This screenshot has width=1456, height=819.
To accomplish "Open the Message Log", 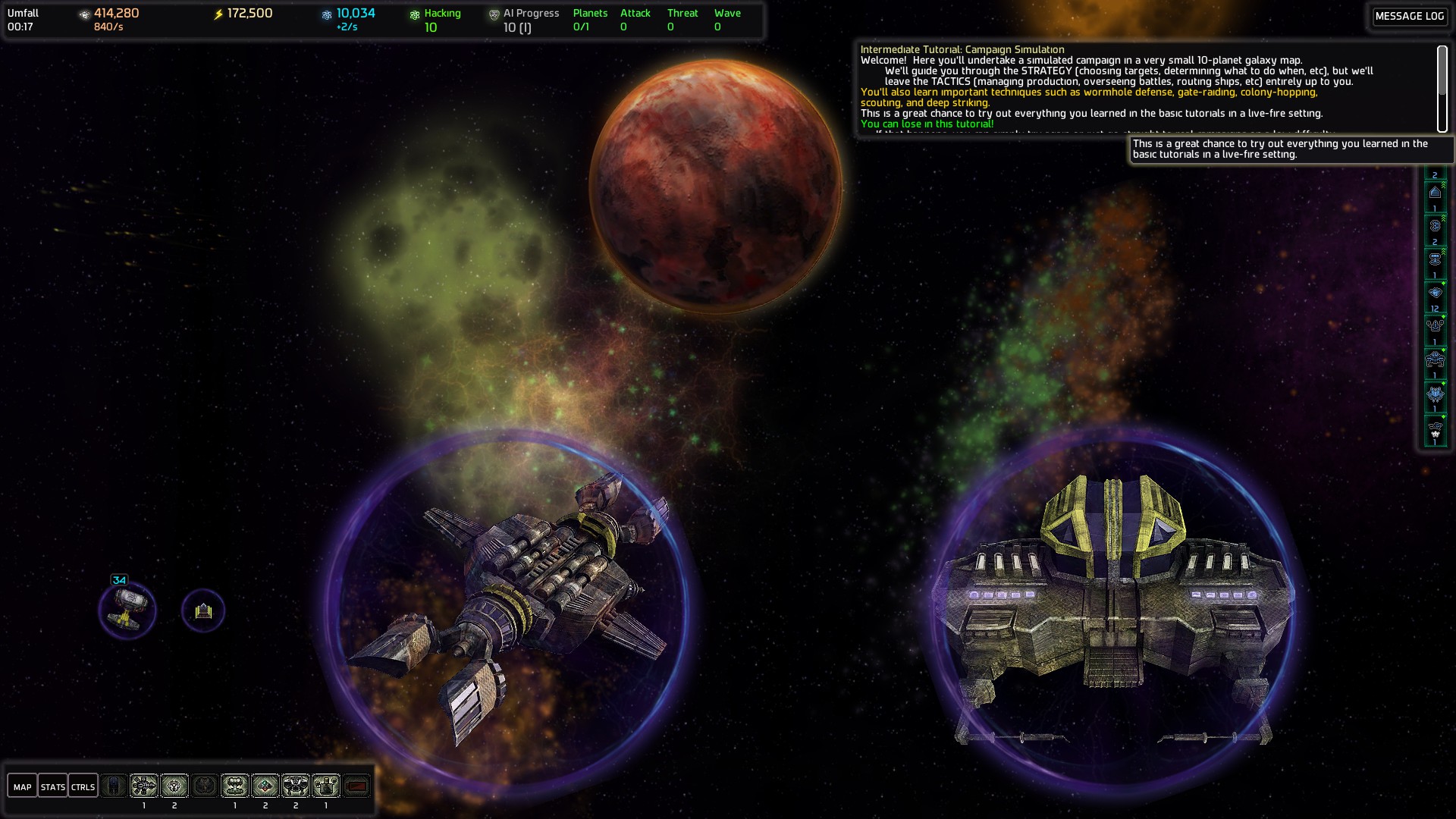I will click(1409, 16).
